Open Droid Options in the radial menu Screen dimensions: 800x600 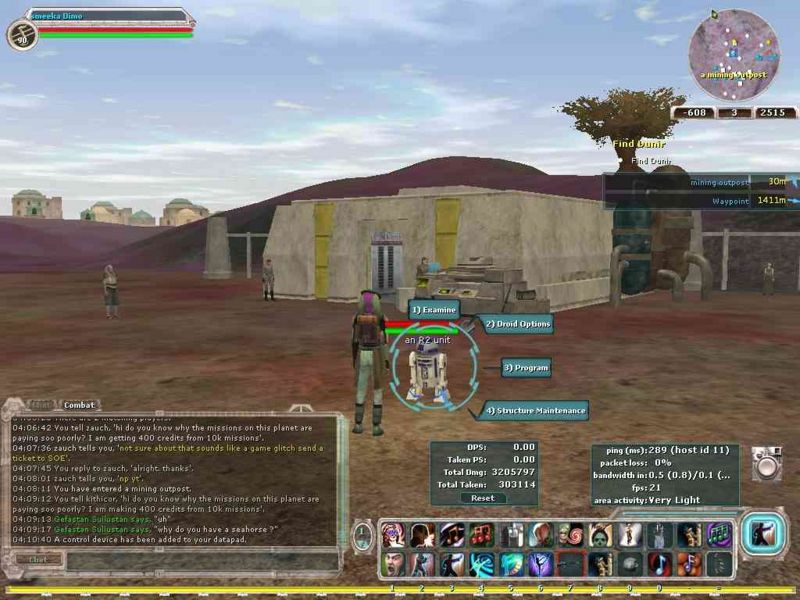tap(518, 324)
